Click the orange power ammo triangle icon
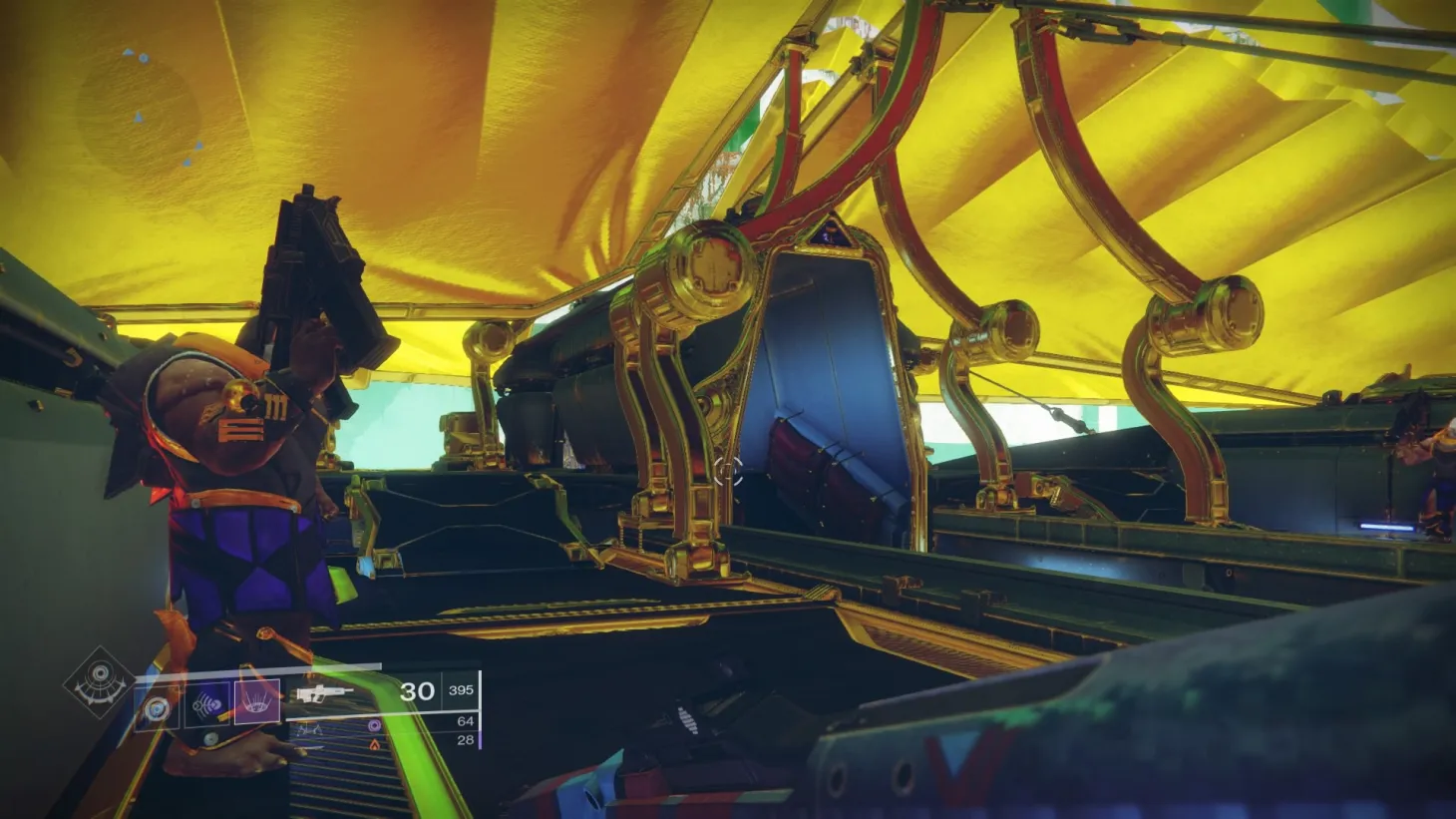This screenshot has width=1456, height=819. click(x=375, y=742)
